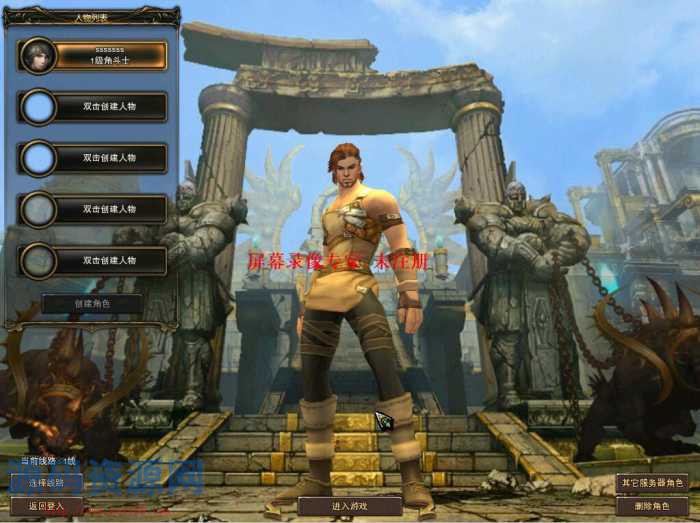Delete the character with 删除角色
700x523 pixels.
tap(652, 506)
